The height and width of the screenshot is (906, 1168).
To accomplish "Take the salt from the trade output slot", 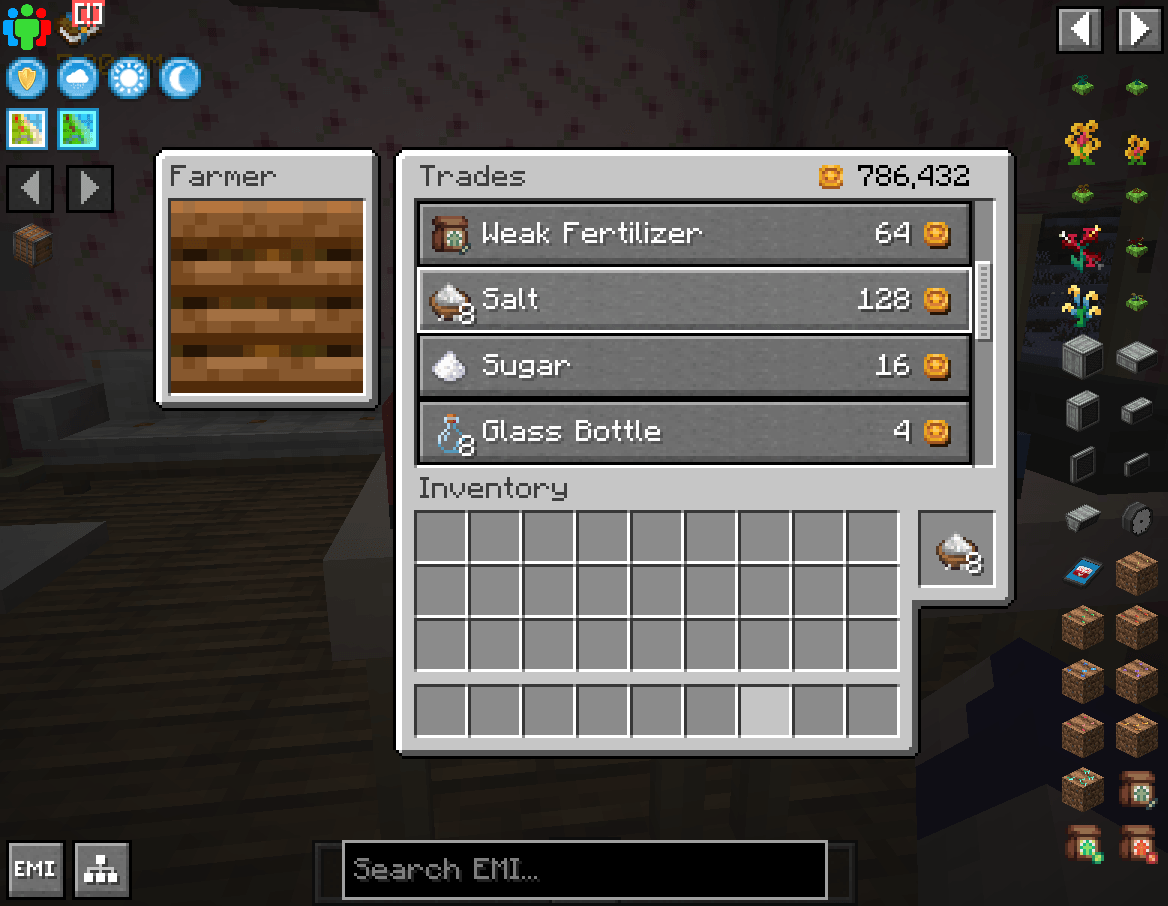I will click(x=957, y=549).
